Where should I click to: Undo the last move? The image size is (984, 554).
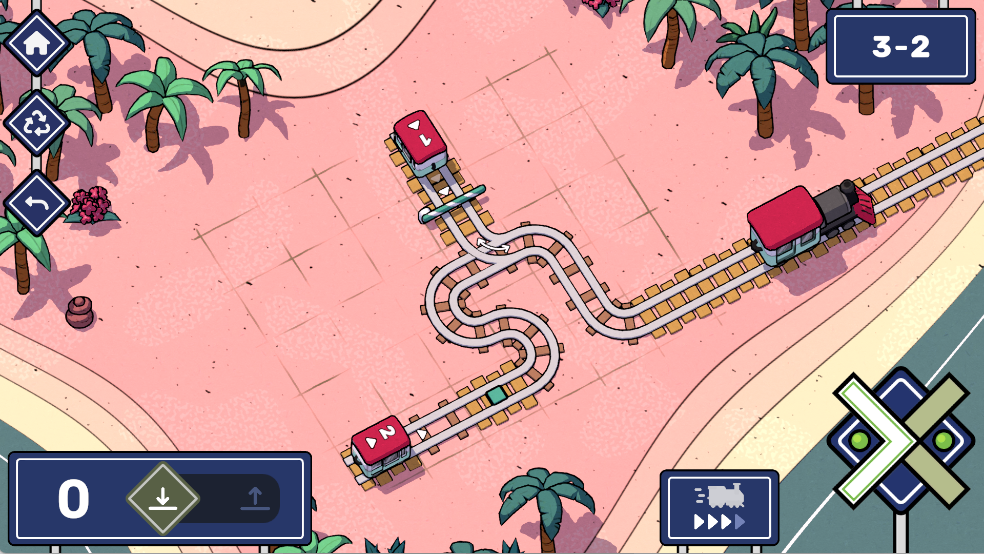click(37, 203)
